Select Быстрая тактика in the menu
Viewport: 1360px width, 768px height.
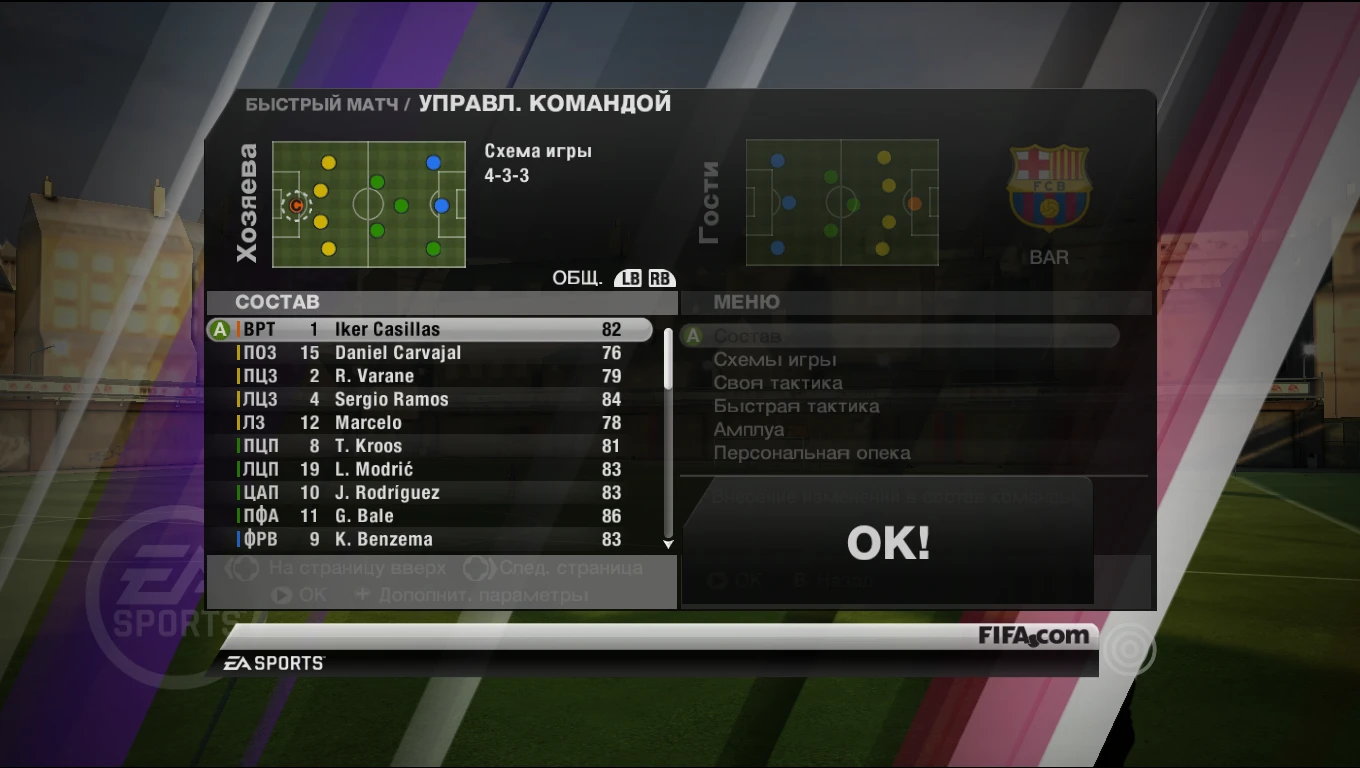tap(798, 406)
